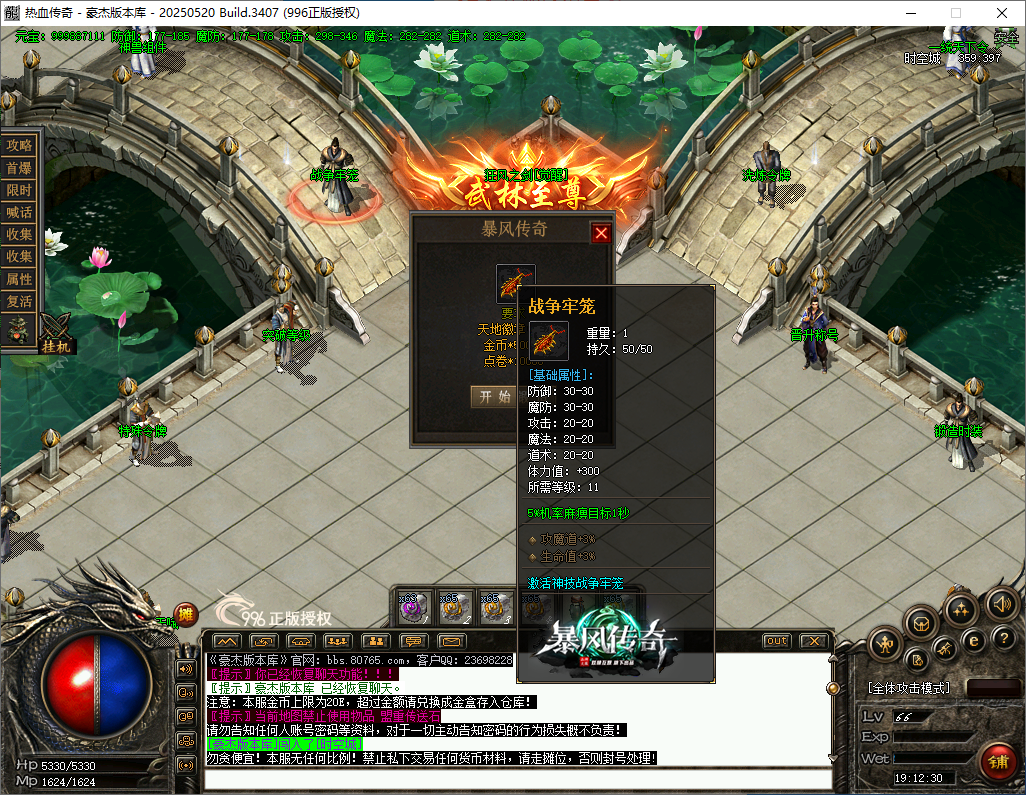
Task: Minimize the game window
Action: [x=910, y=13]
